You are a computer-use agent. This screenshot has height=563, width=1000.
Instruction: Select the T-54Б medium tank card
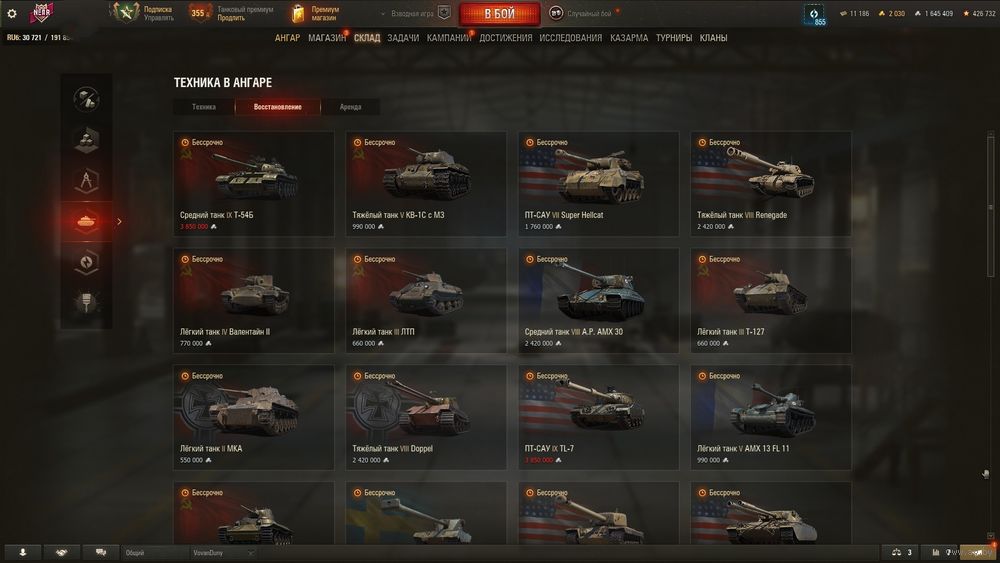point(253,183)
